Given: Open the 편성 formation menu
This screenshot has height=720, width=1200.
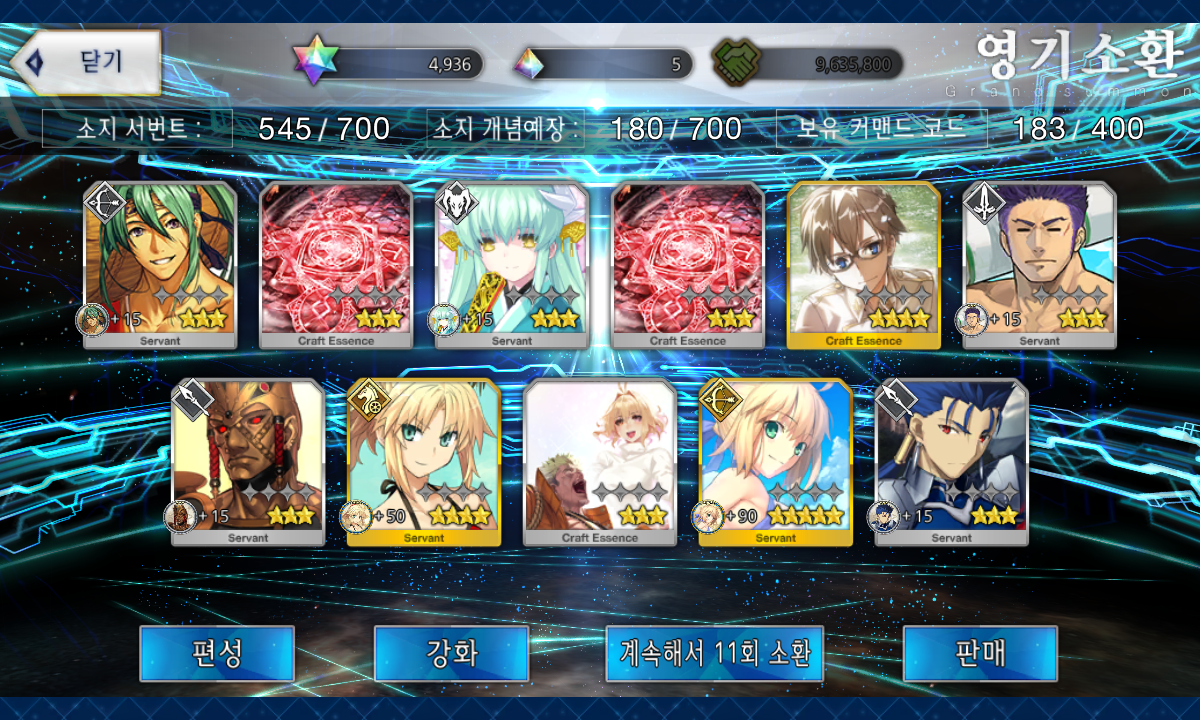Looking at the screenshot, I should click(x=216, y=653).
